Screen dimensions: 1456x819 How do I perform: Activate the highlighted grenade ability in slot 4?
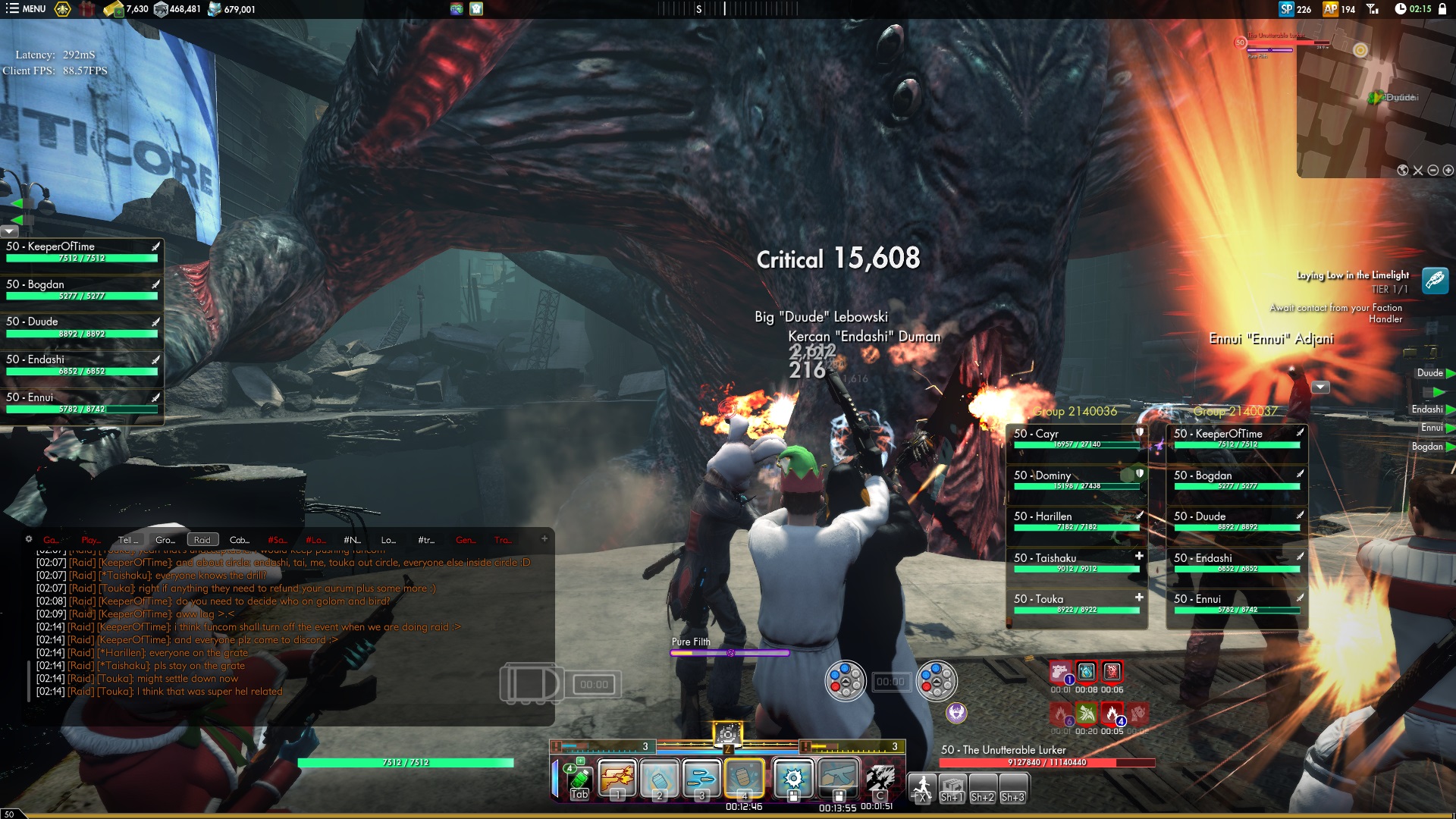click(x=744, y=778)
